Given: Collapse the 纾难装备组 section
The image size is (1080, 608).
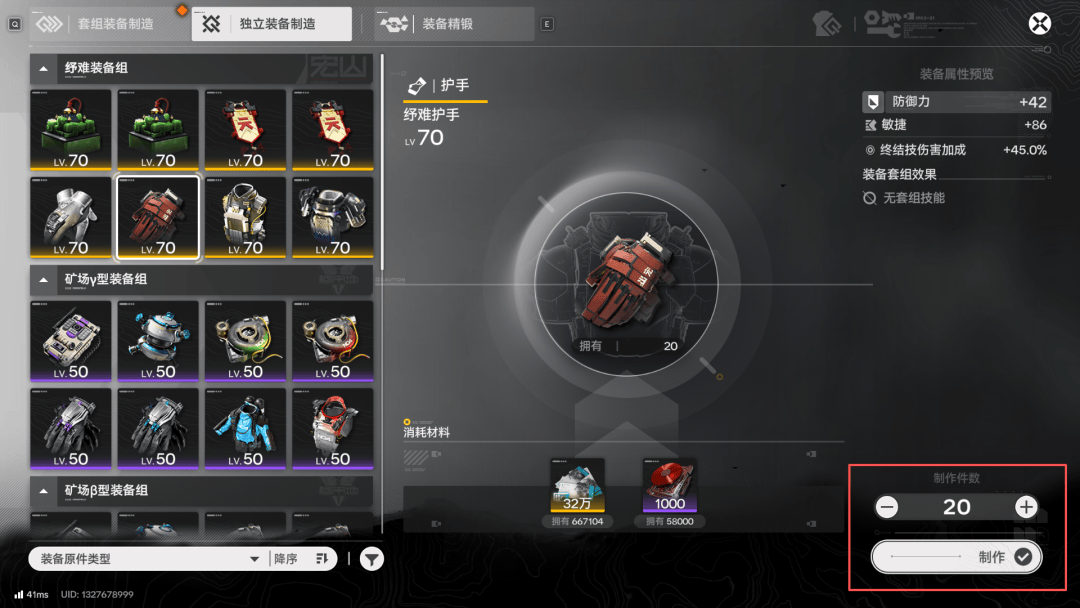Looking at the screenshot, I should [44, 68].
